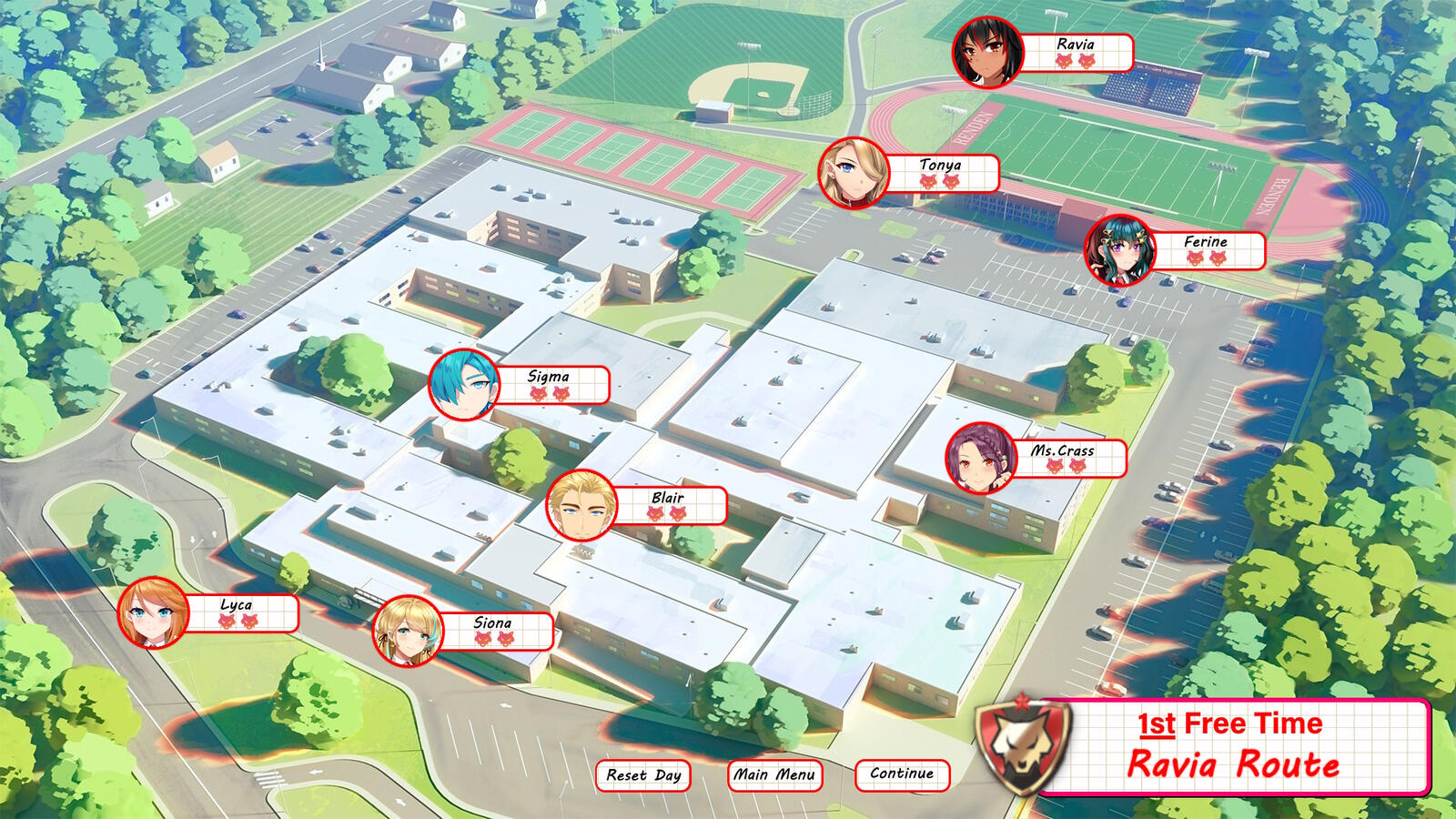Click the Continue button
1456x819 pixels.
902,773
